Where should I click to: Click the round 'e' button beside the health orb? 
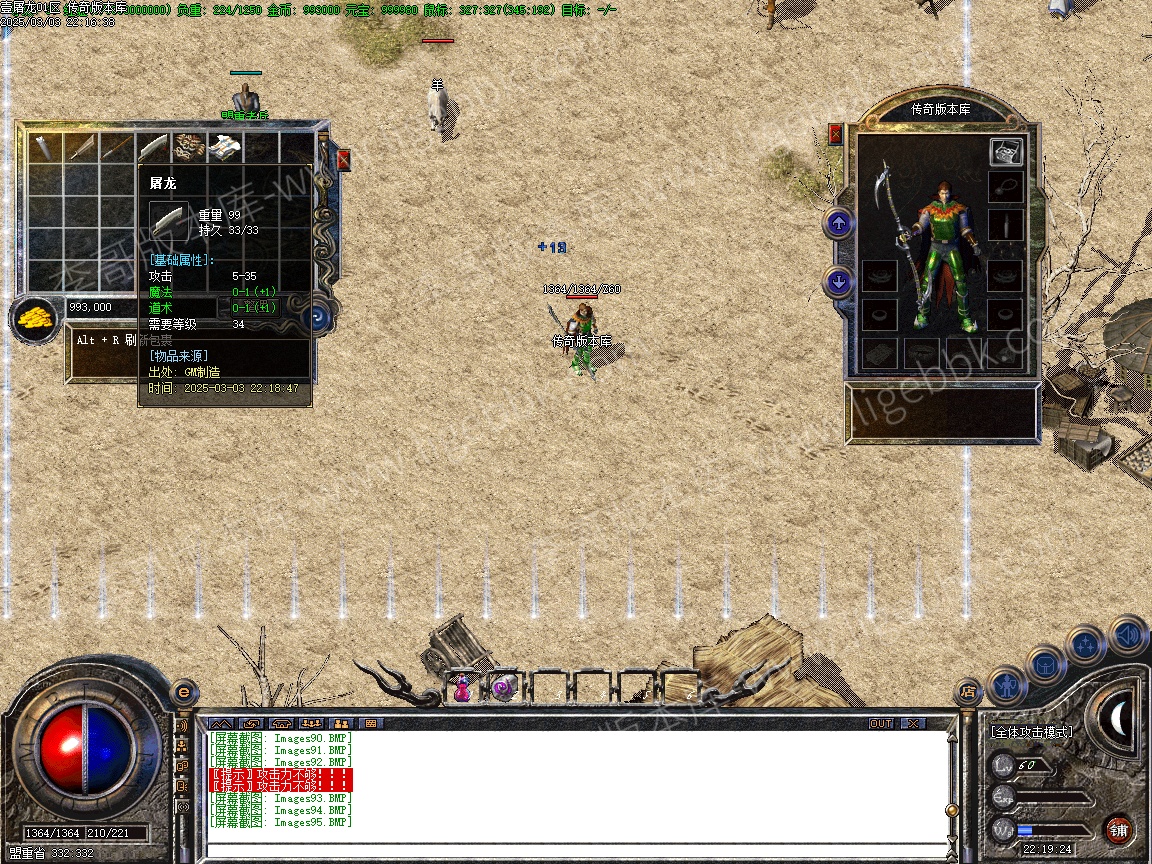pos(184,692)
